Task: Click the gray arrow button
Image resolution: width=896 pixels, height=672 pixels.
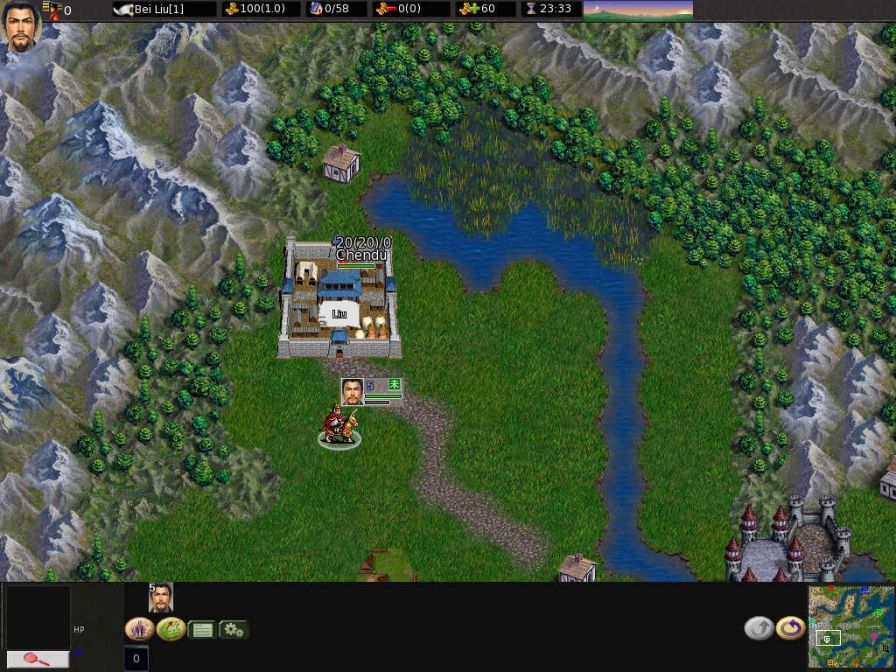Action: click(x=759, y=629)
